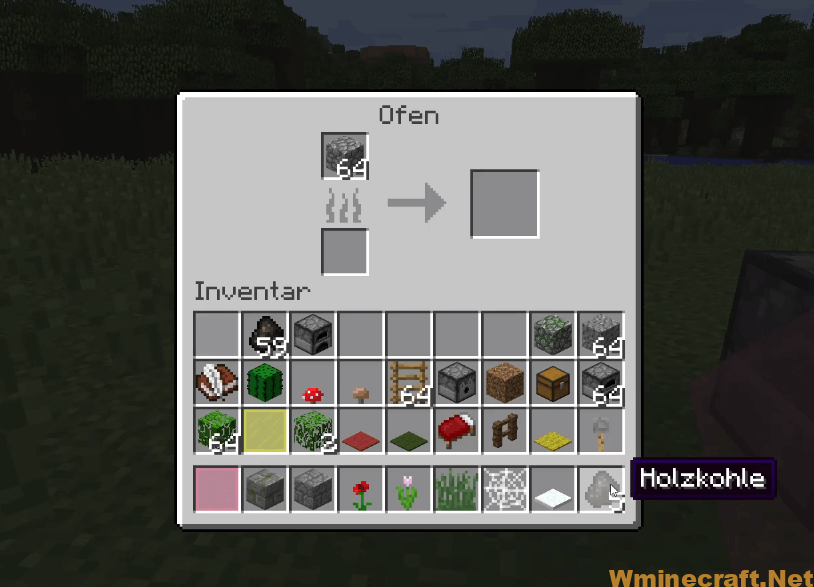Choose the yellow stained glass block

266,430
